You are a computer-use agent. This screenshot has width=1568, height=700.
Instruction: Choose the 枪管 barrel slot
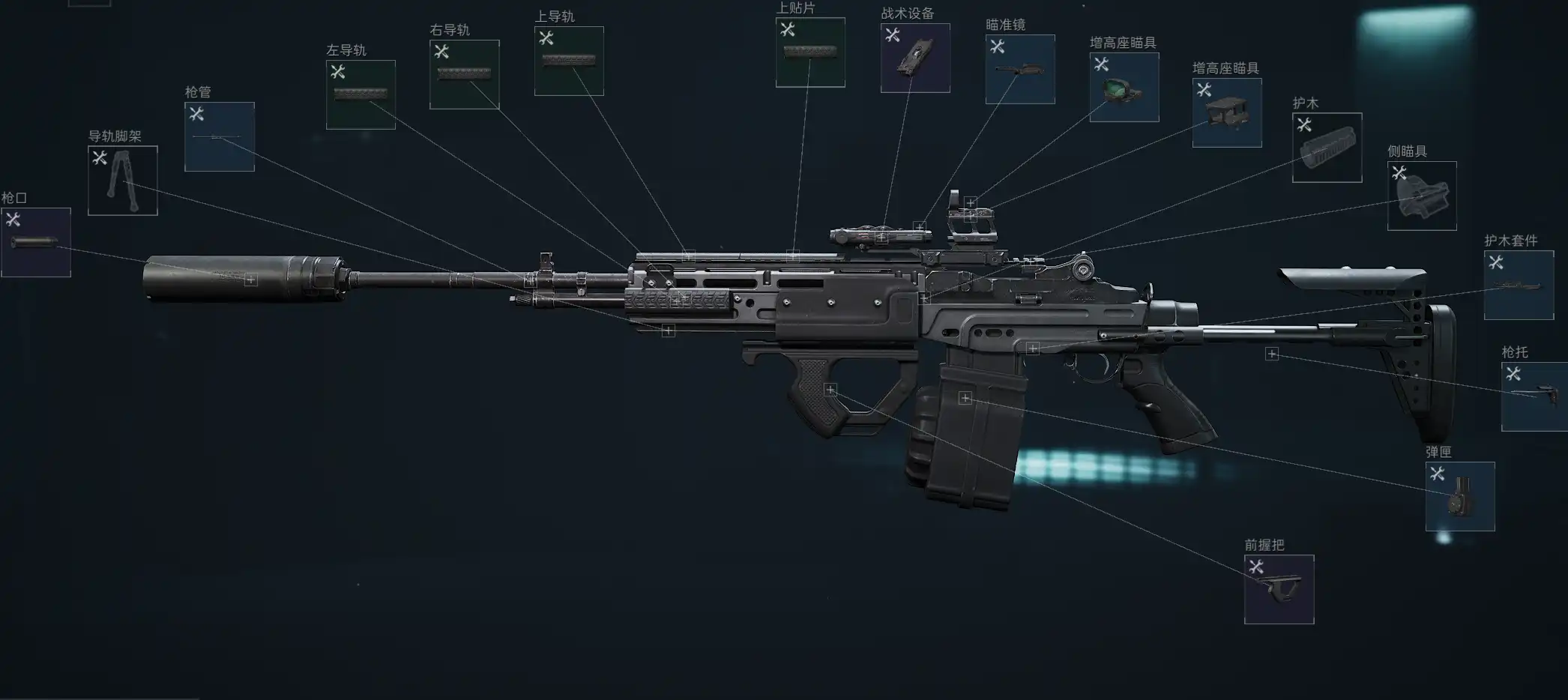[x=220, y=136]
